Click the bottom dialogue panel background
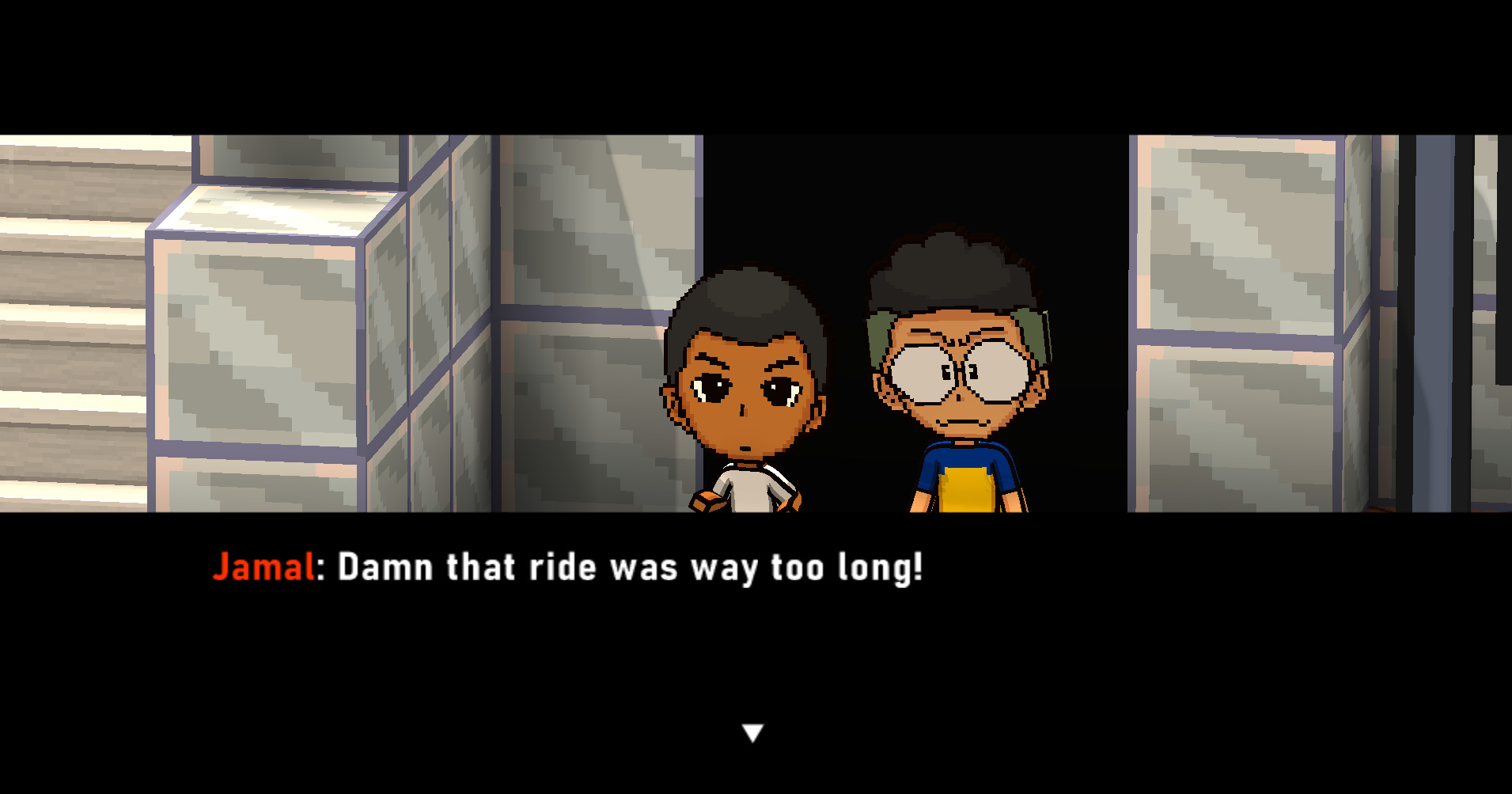The image size is (1512, 794). pyautogui.click(x=756, y=657)
